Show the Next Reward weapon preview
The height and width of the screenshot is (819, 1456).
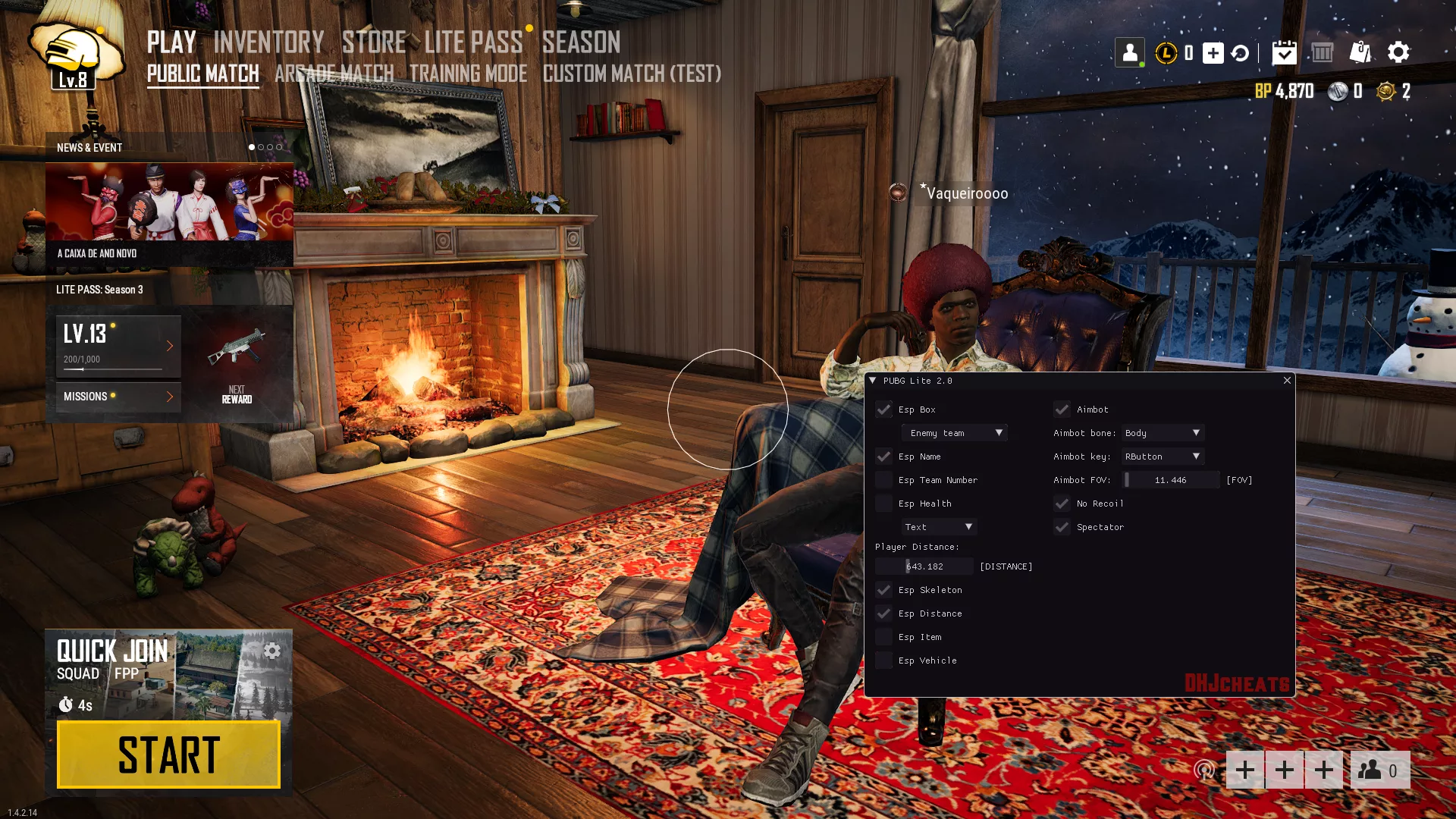(237, 362)
